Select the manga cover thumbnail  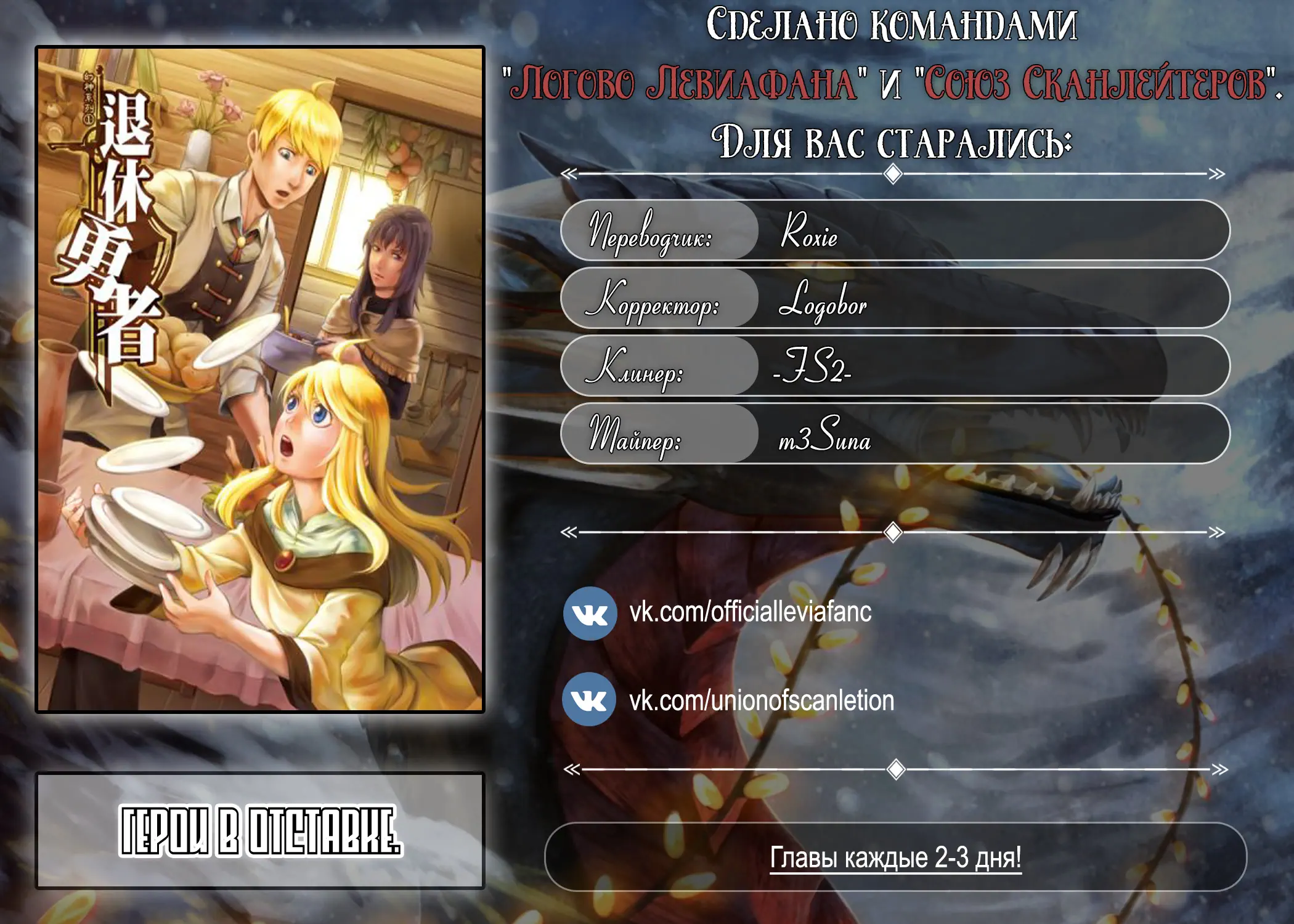[260, 379]
